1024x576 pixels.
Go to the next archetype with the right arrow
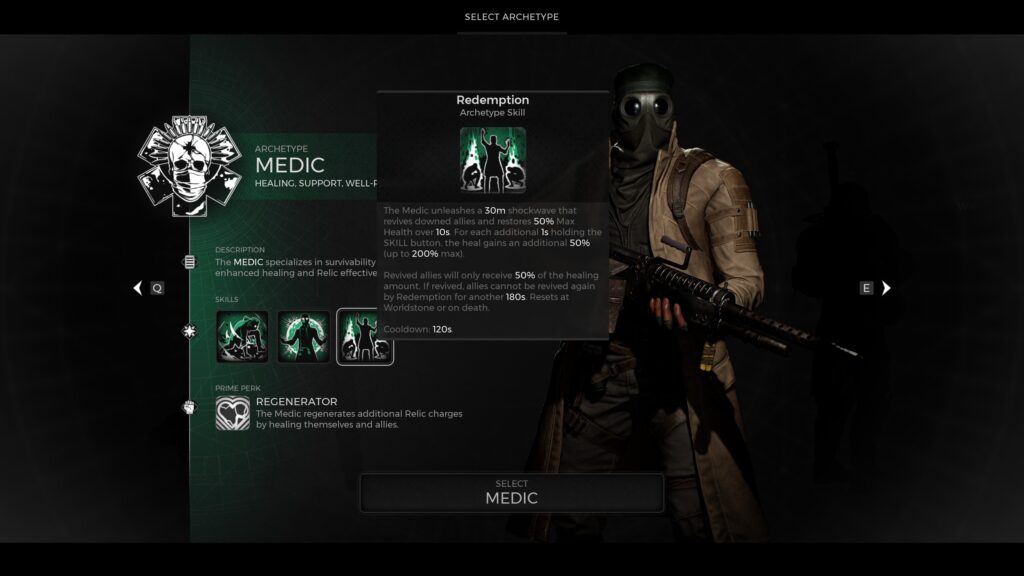[x=885, y=288]
